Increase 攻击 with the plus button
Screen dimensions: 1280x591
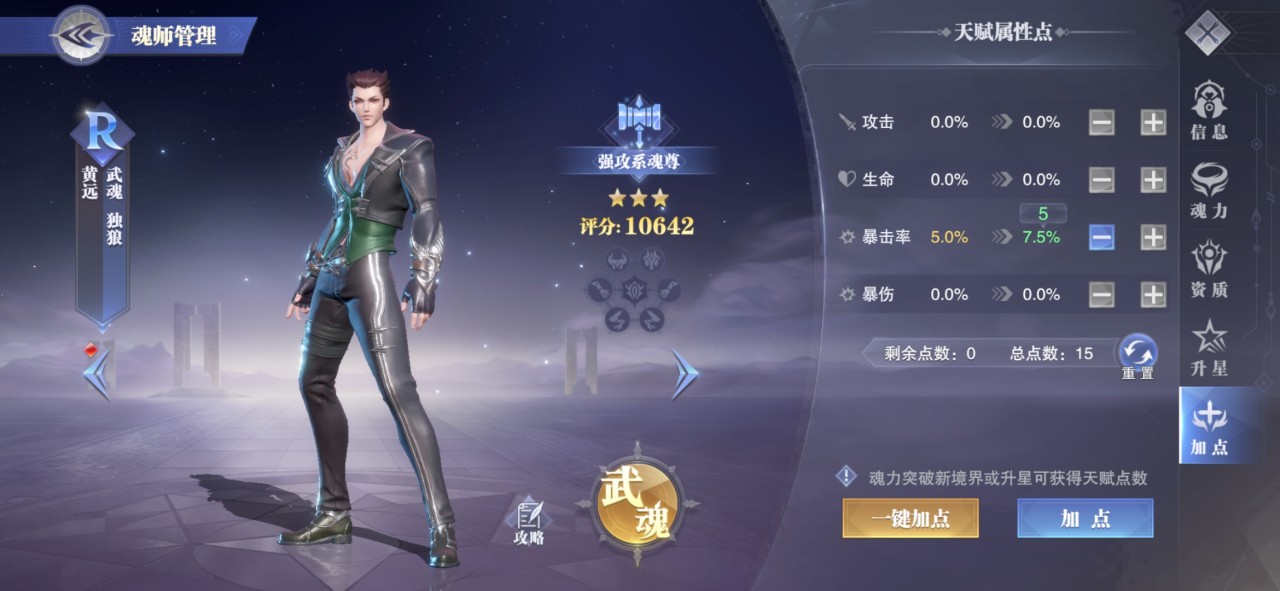1153,123
